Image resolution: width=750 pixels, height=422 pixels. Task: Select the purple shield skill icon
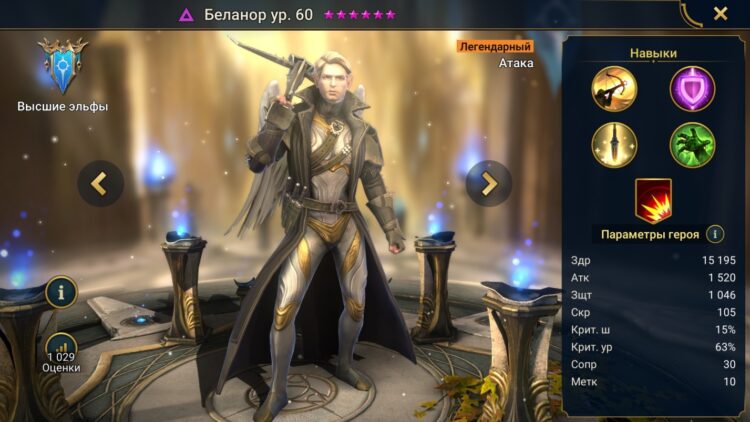point(692,88)
